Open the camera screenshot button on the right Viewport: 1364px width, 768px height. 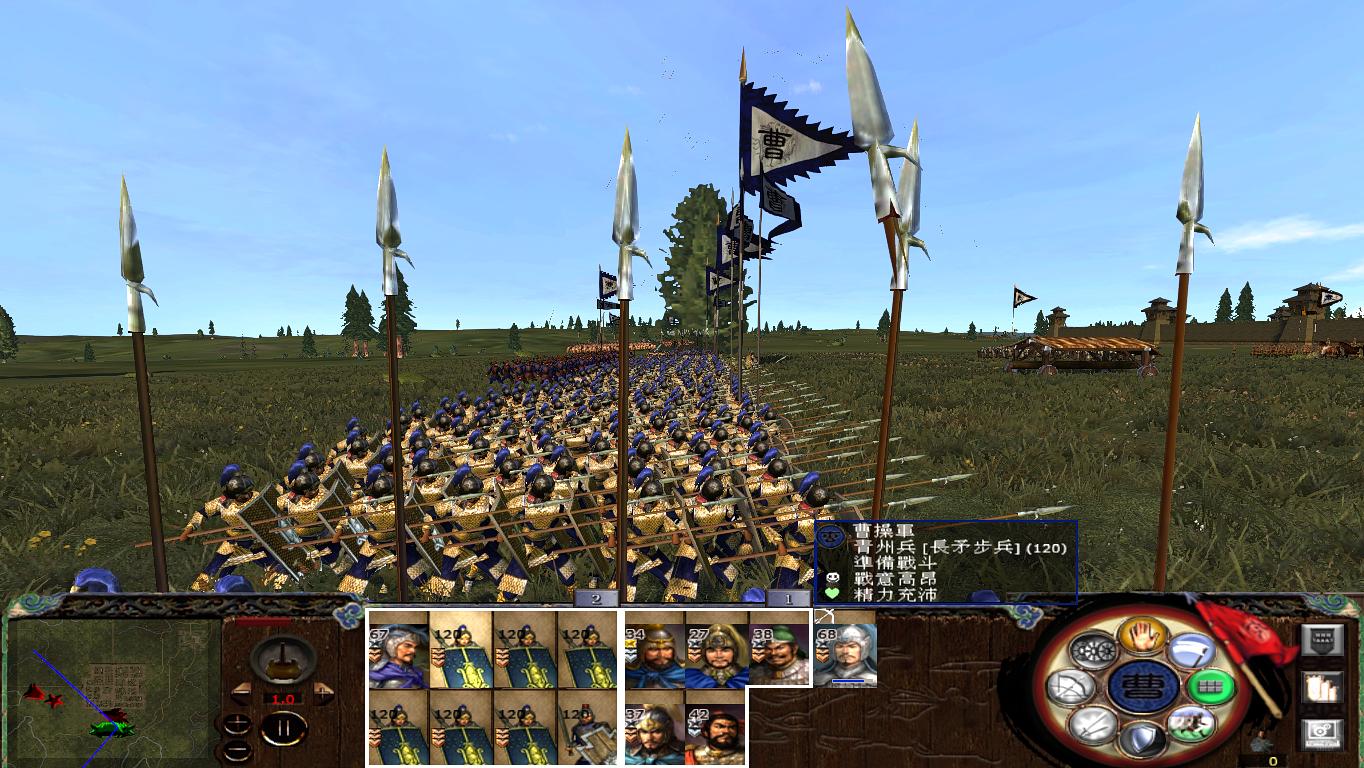pos(1322,731)
